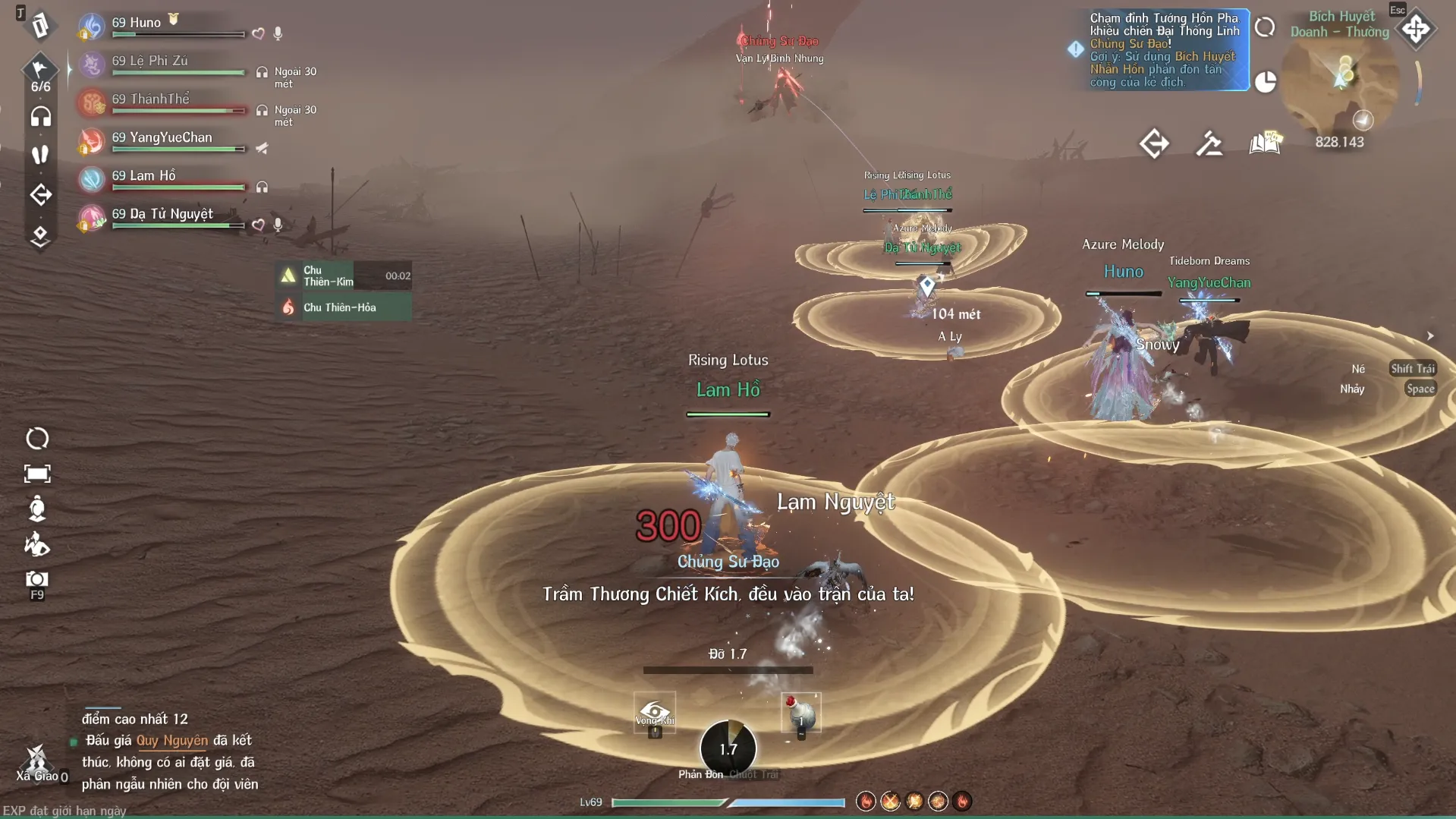
Task: Activate the Vọng Khí eye skill
Action: pyautogui.click(x=654, y=713)
